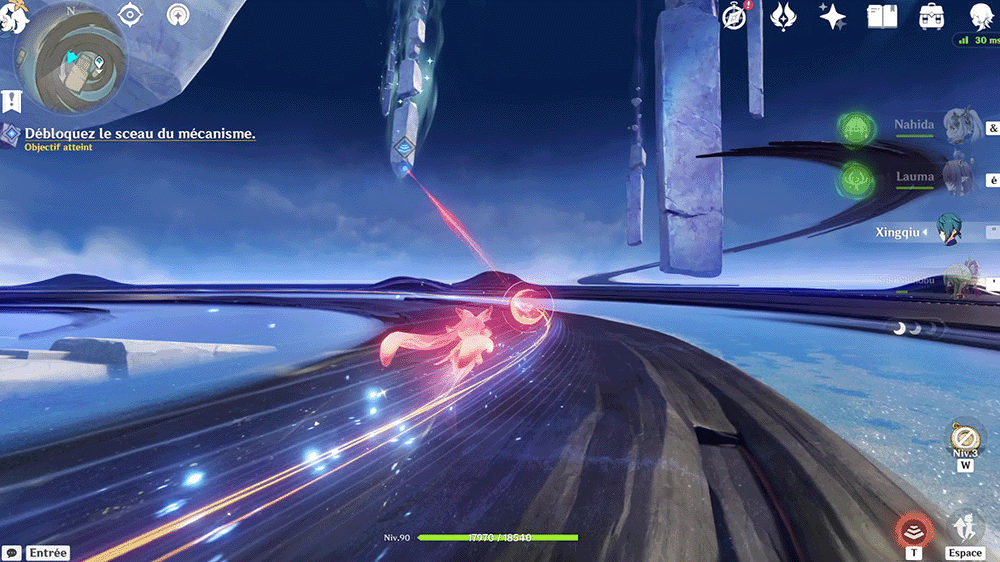Screen dimensions: 1000x562
Task: Open the compass events icon with alert
Action: (x=735, y=16)
